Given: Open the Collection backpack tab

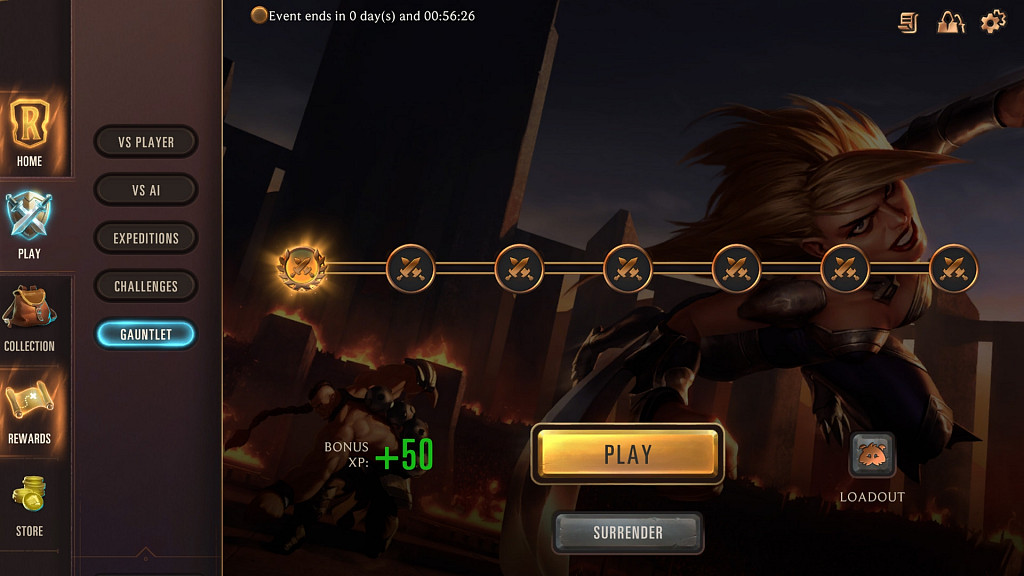Looking at the screenshot, I should click(x=30, y=318).
